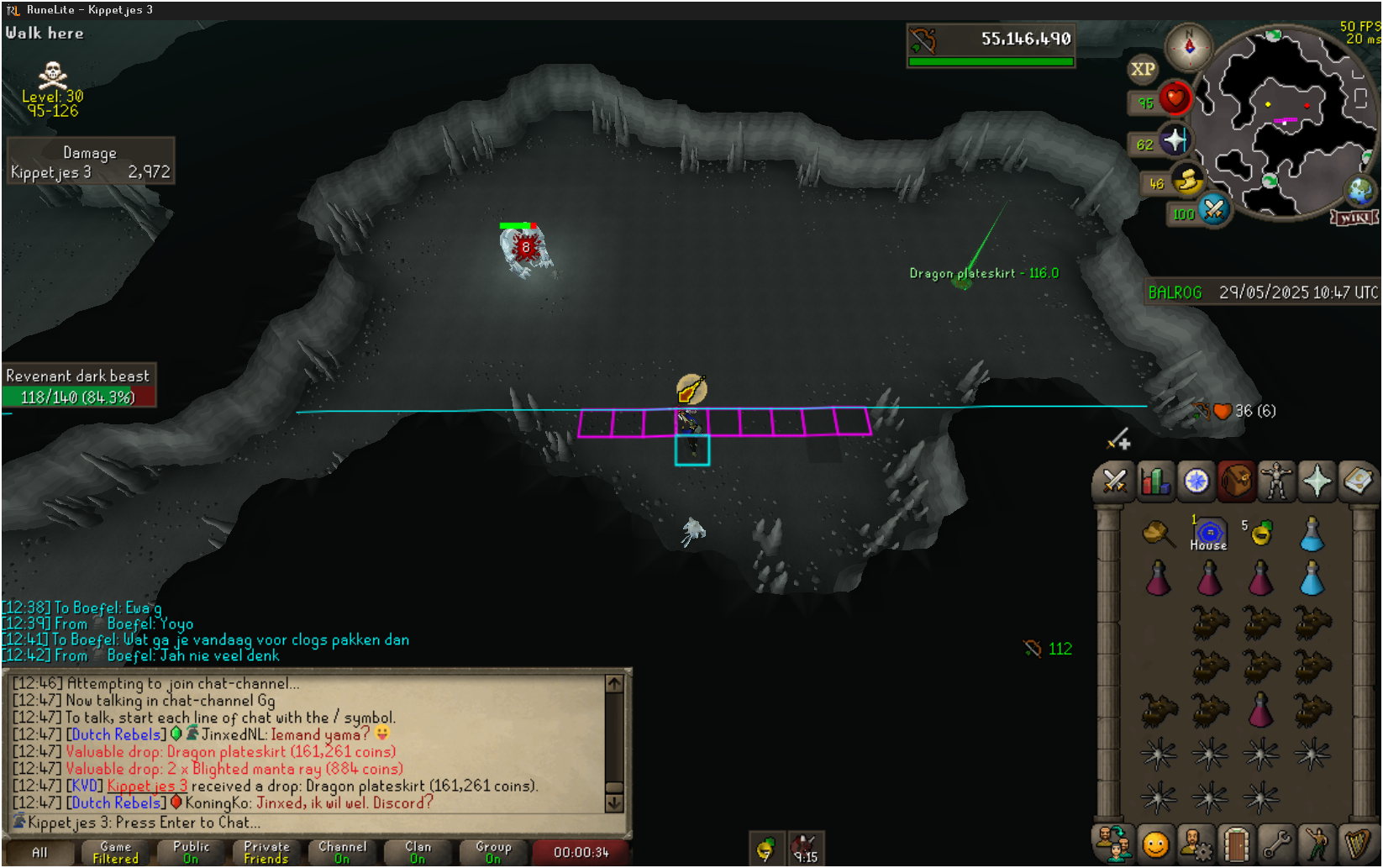Open the Emotes smiley tab

click(1155, 844)
